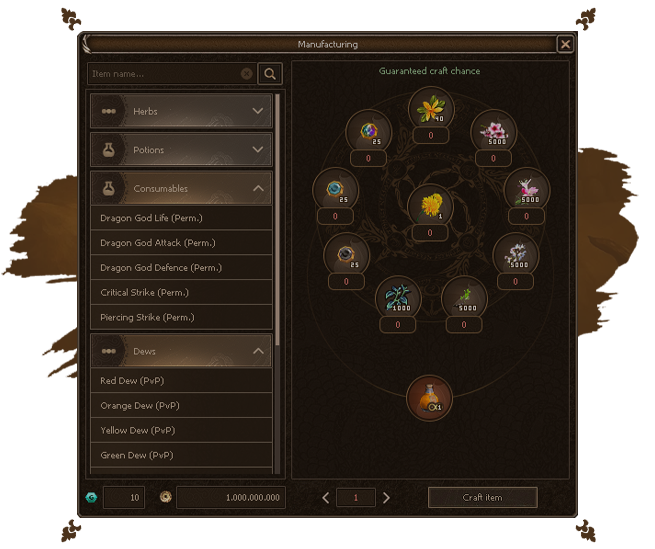Choose Orange Dew (PvP) recipe

click(x=181, y=406)
